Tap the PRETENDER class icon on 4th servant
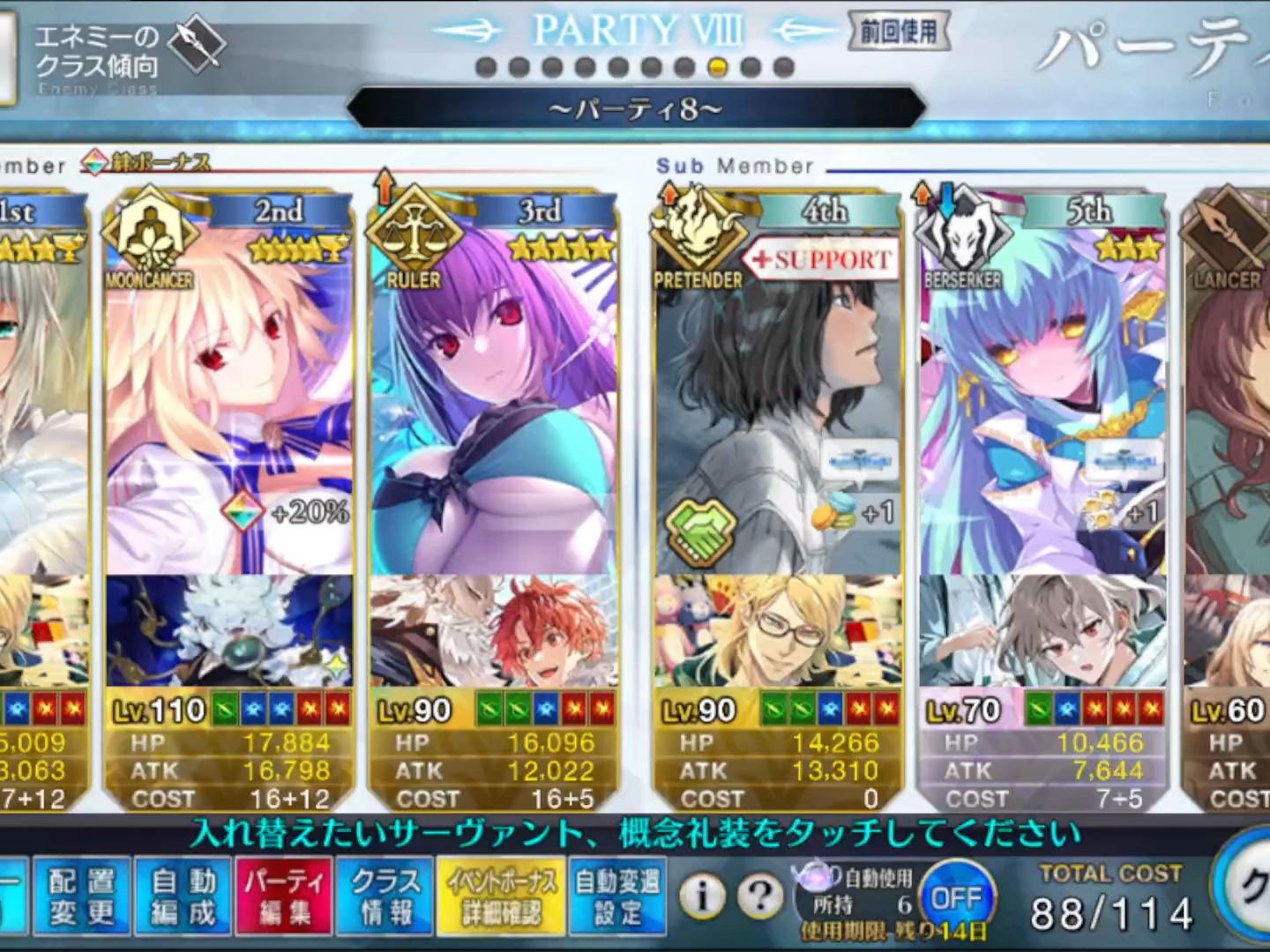Screen dimensions: 1270x952 coord(699,229)
